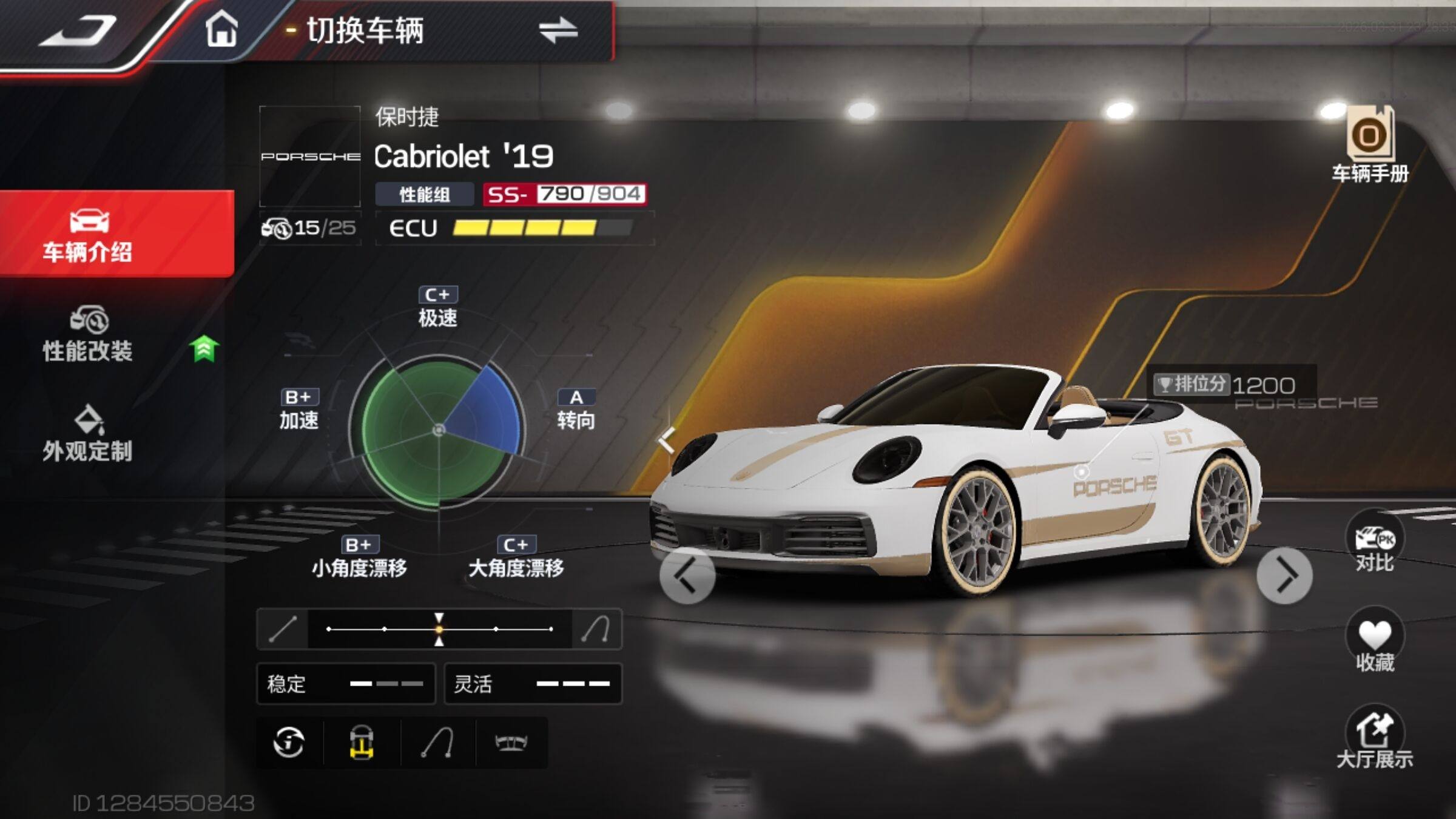
Task: Return to the home screen
Action: click(x=221, y=29)
